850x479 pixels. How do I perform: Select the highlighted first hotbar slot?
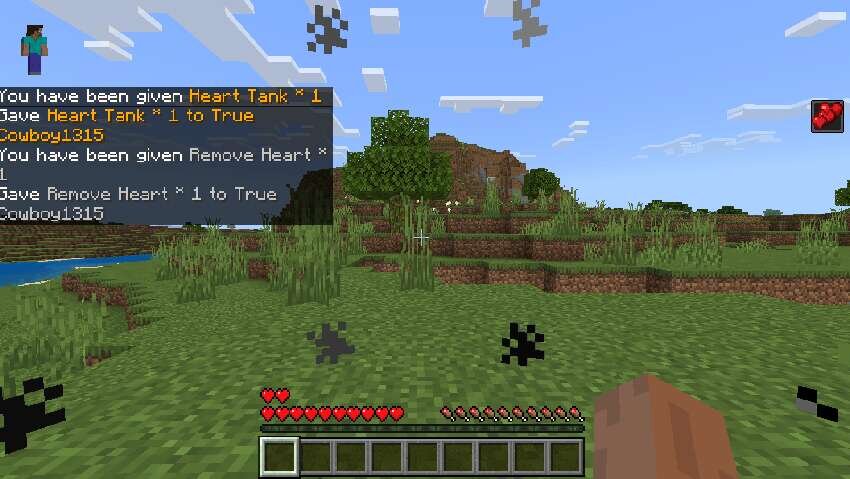(280, 456)
